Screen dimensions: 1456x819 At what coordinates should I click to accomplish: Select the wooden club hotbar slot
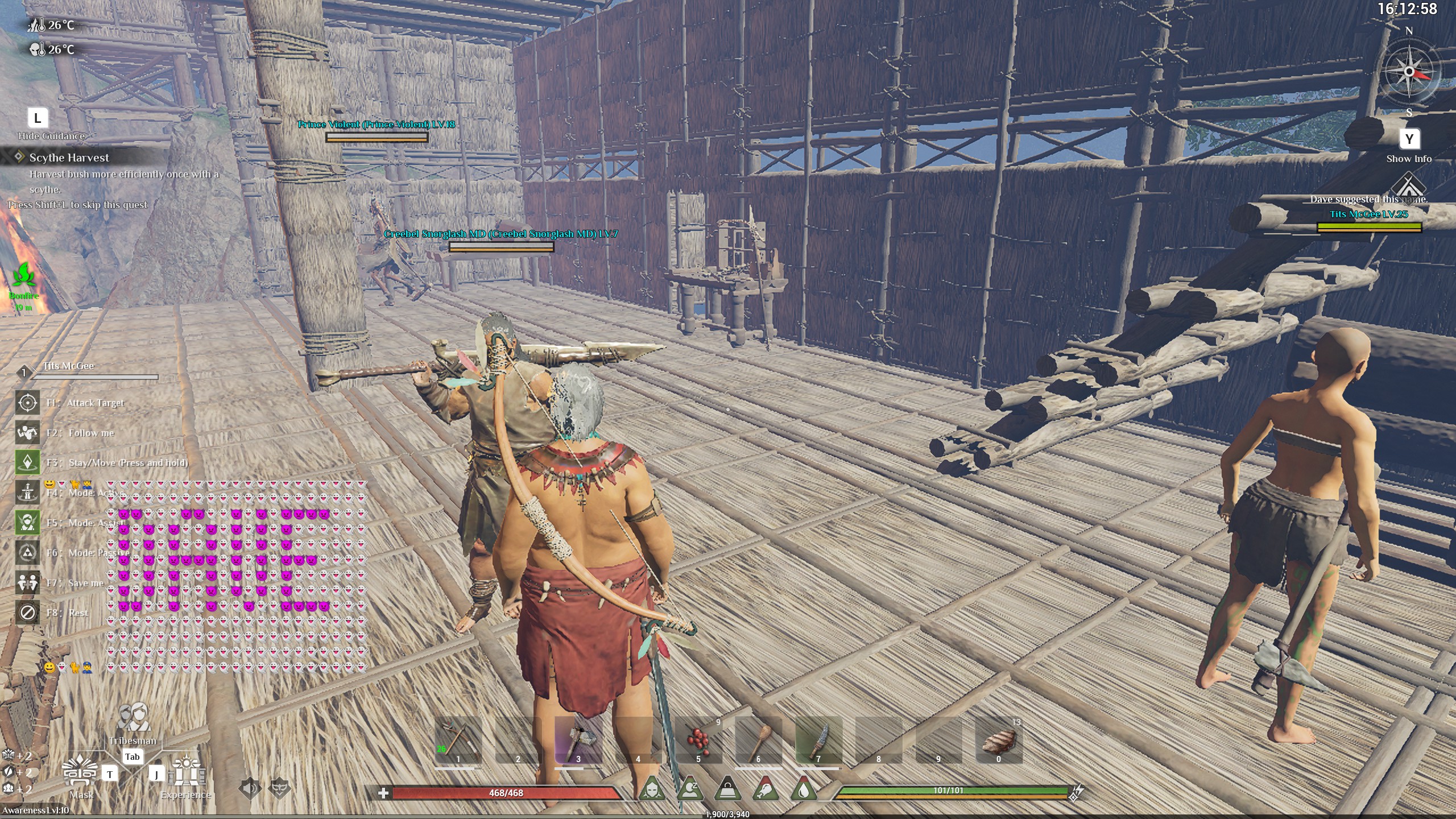coord(758,740)
